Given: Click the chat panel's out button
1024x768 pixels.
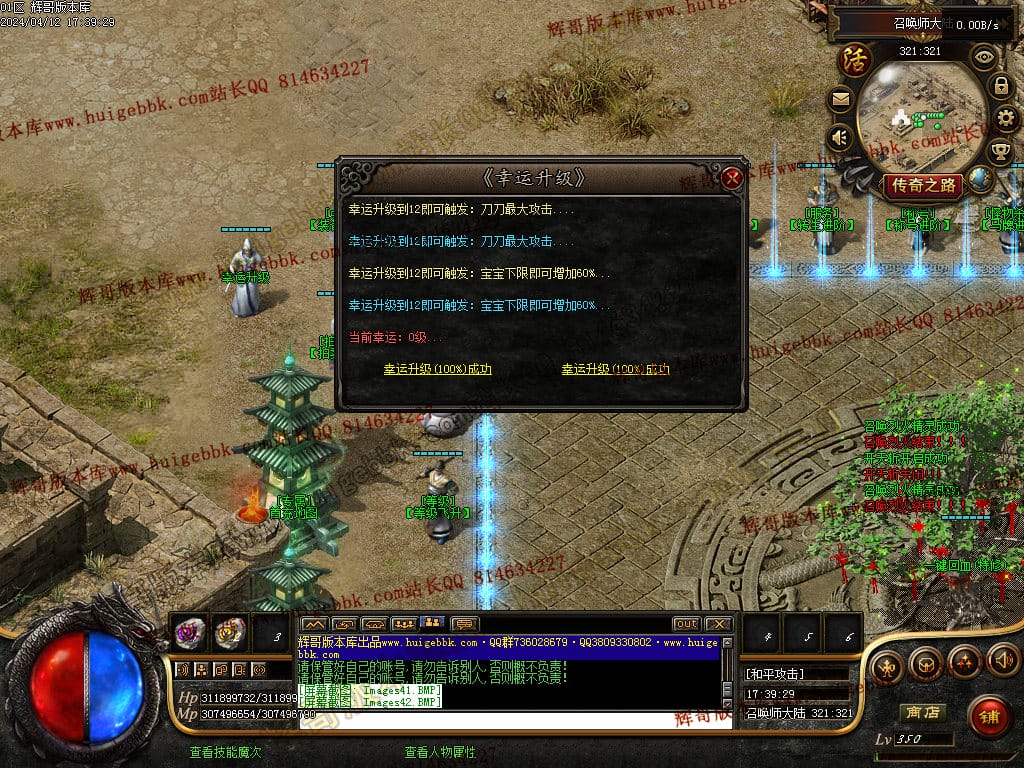Looking at the screenshot, I should 686,624.
